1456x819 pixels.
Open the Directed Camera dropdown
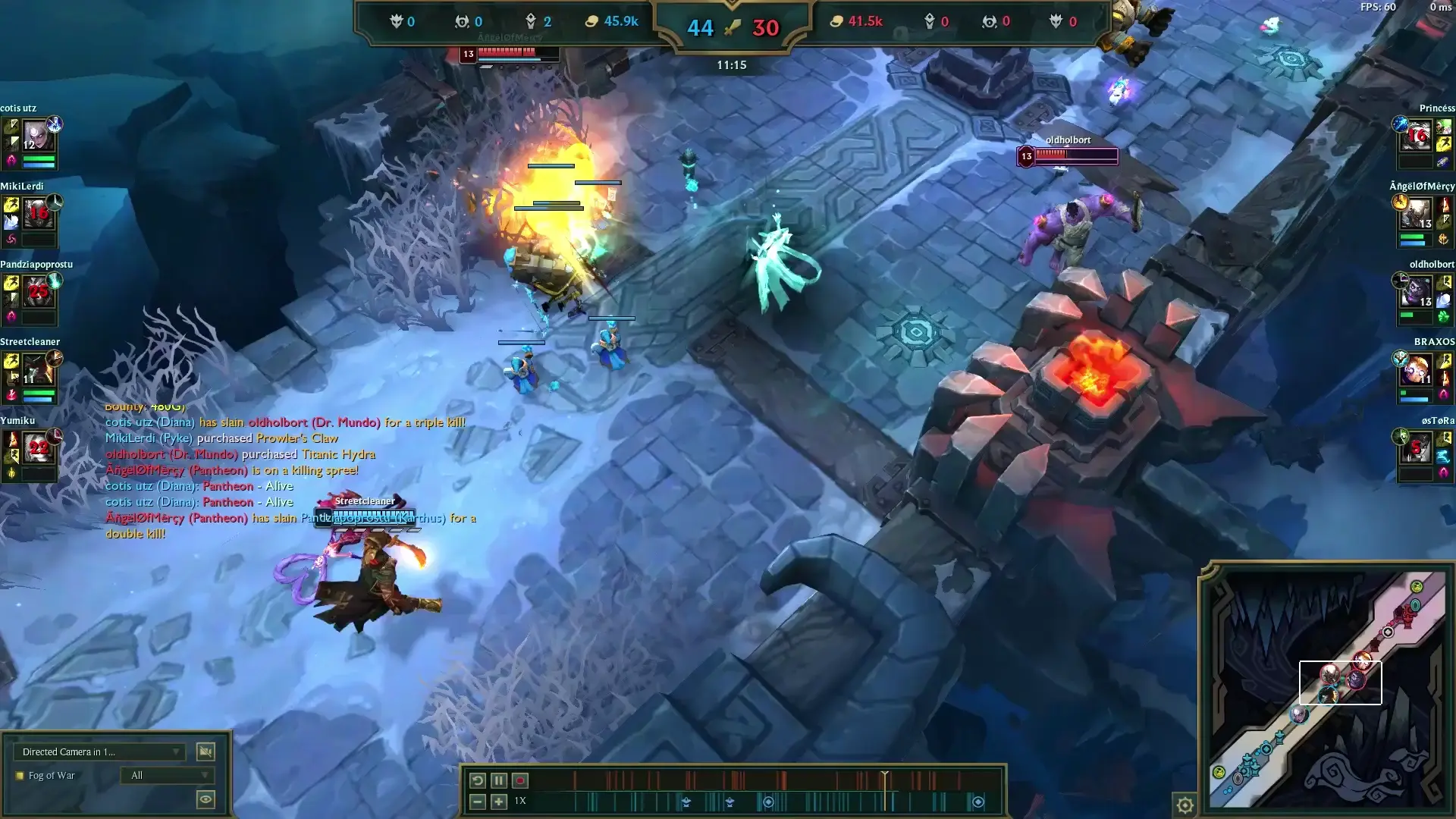point(99,752)
